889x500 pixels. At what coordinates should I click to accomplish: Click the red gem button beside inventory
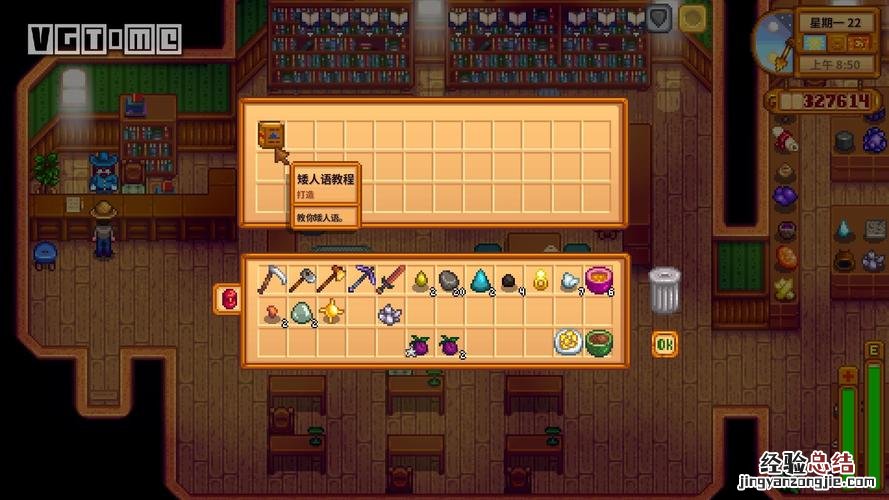[229, 297]
